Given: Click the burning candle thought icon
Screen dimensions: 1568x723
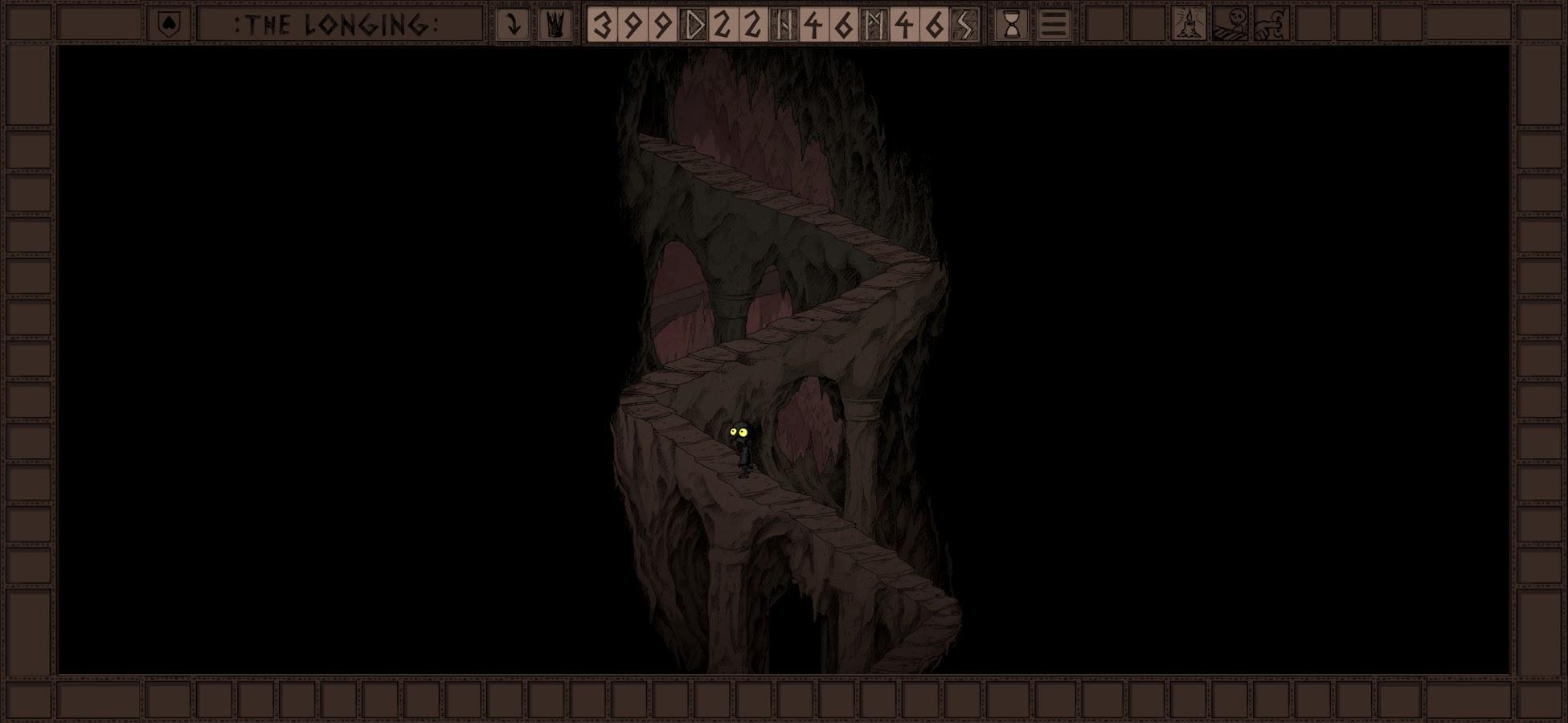Looking at the screenshot, I should (1189, 22).
